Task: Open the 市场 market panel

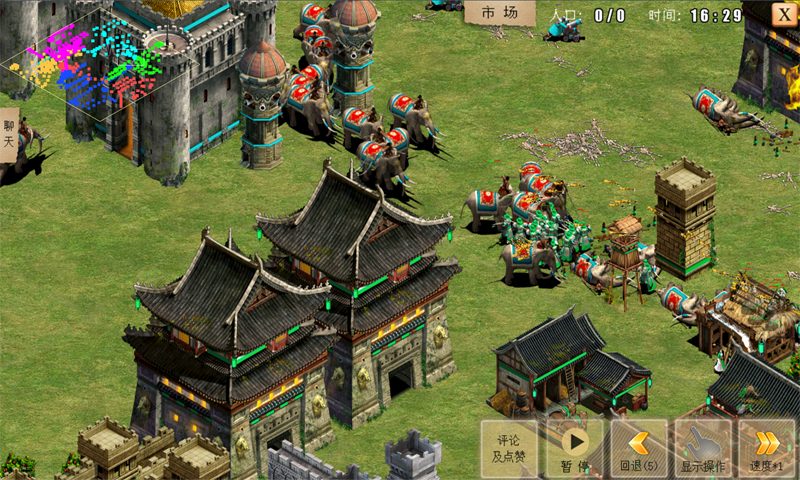Action: click(499, 13)
